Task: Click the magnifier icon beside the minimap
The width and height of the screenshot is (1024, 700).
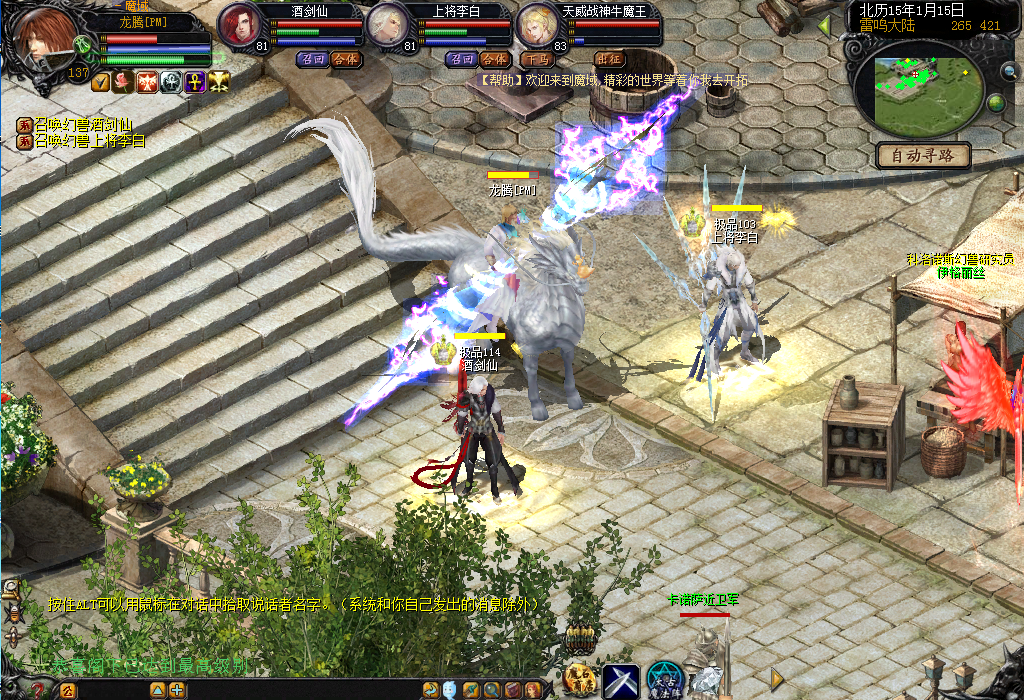Action: (1010, 71)
